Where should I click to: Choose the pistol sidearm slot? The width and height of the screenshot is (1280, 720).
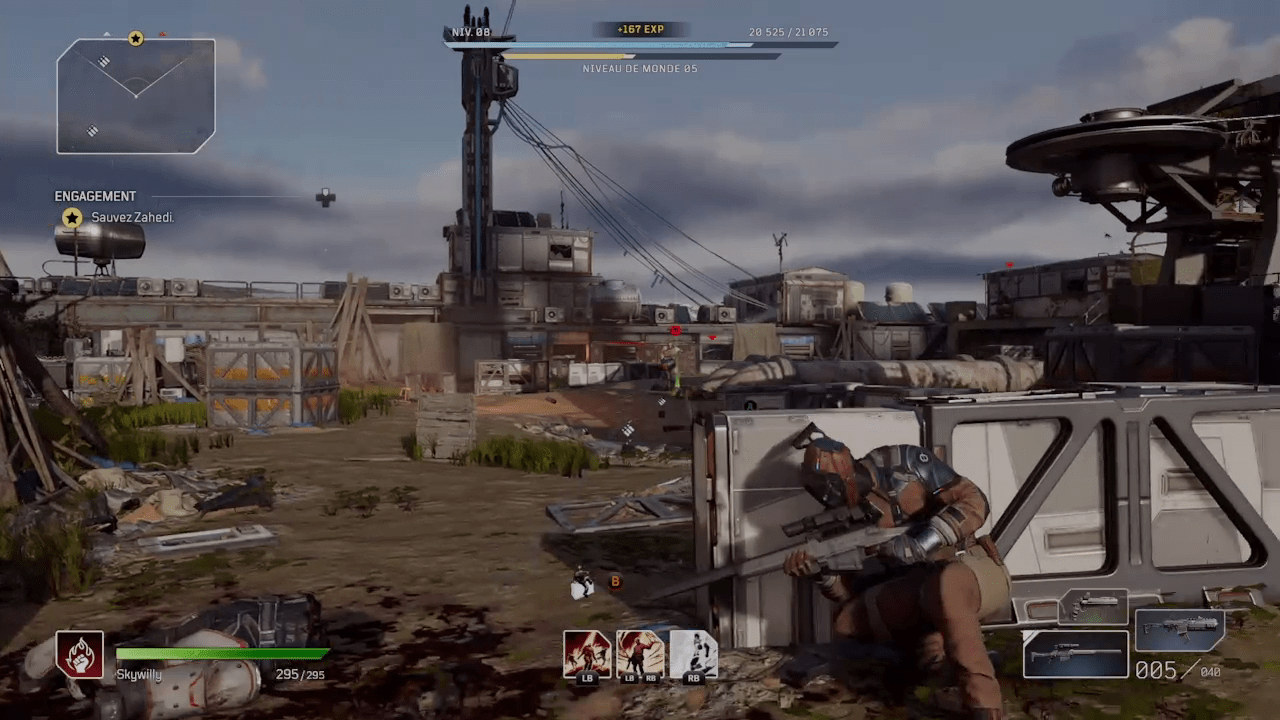[1093, 607]
